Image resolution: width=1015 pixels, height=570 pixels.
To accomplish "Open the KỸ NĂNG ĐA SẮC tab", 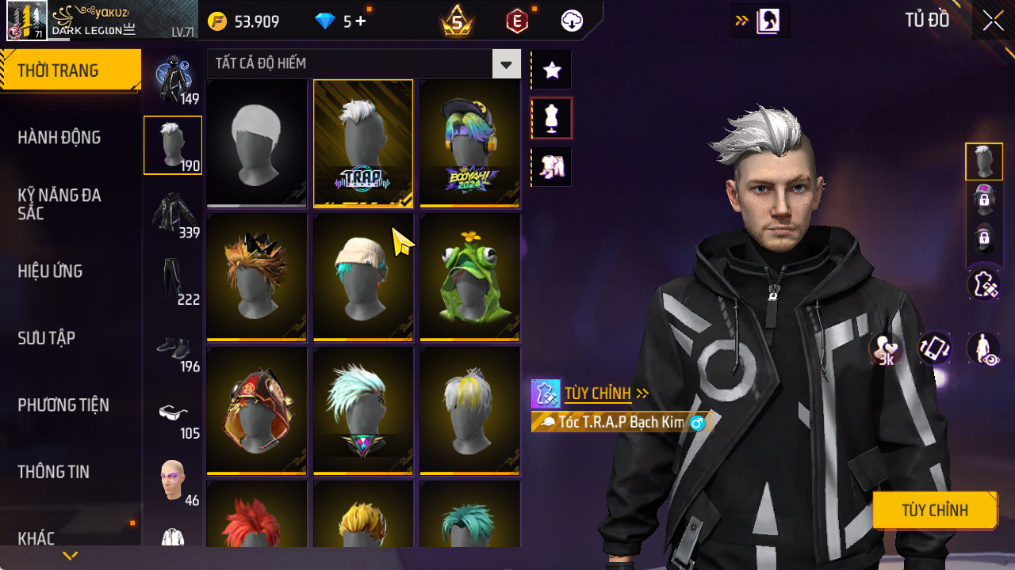I will [60, 204].
